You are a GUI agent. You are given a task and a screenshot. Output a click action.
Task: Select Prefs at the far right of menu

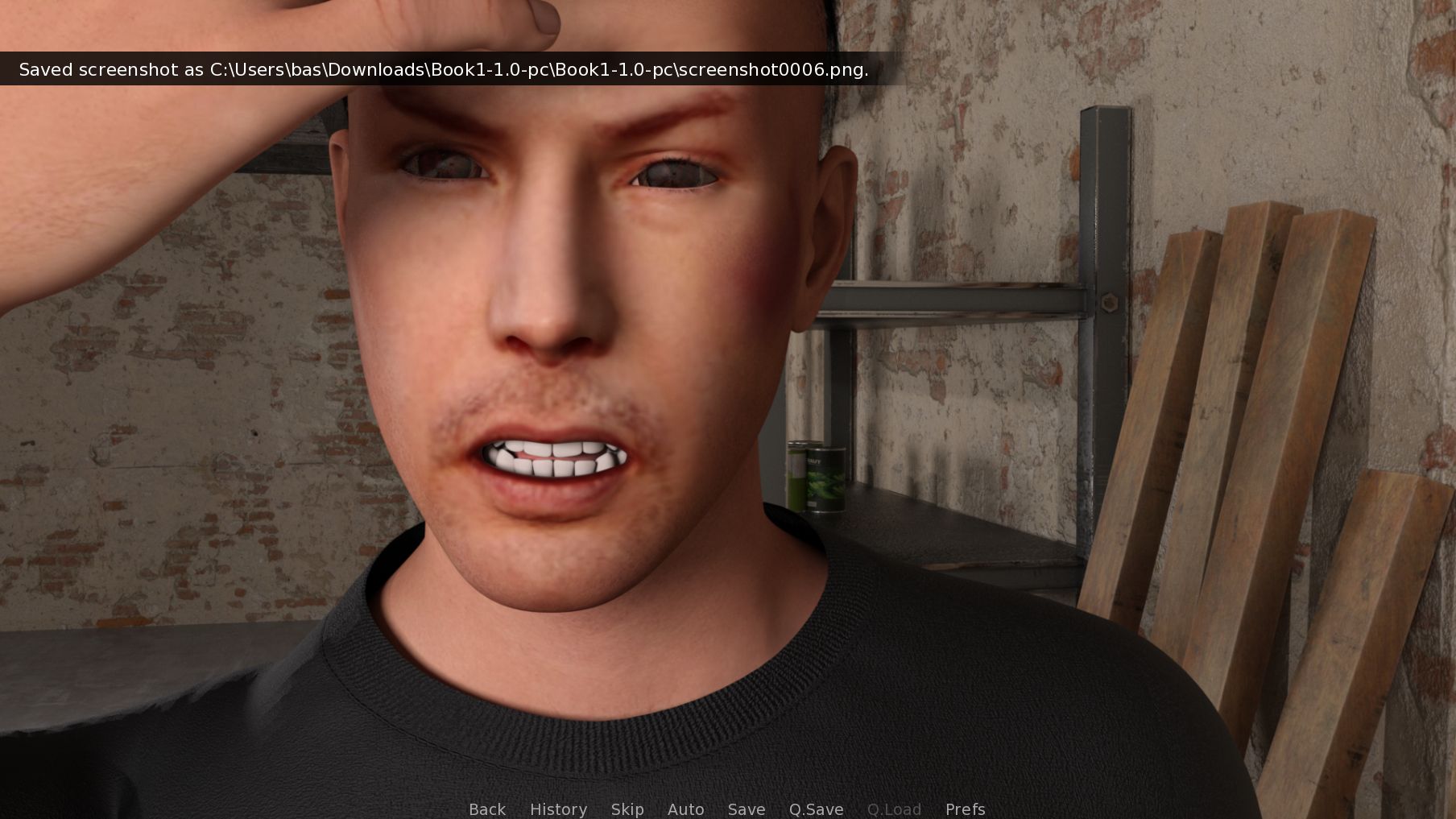(965, 809)
